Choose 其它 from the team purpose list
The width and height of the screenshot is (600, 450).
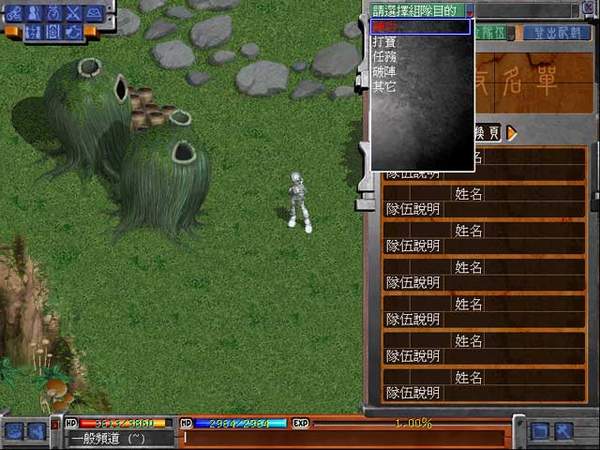384,87
